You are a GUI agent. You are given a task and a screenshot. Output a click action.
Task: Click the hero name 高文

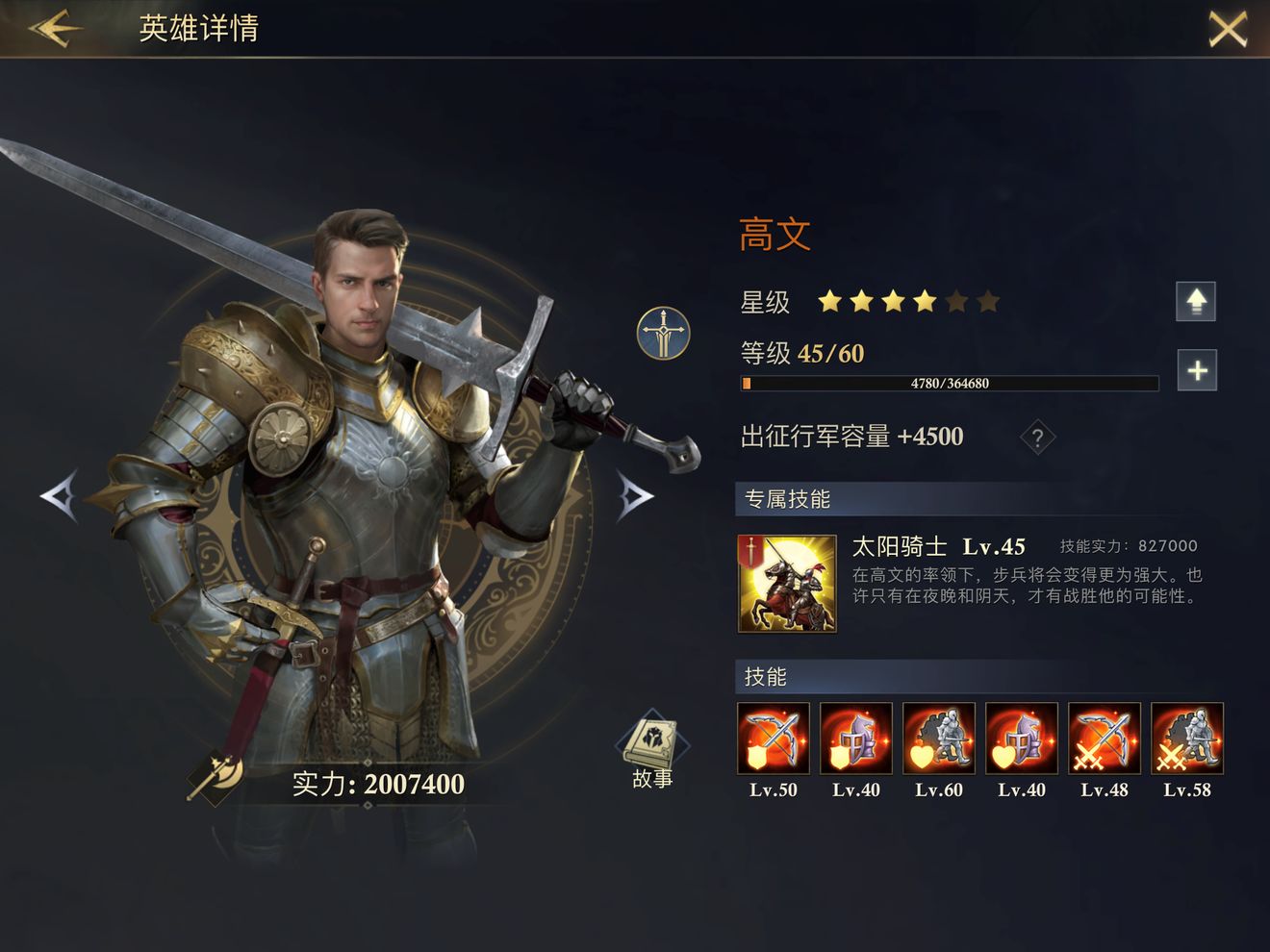tap(775, 233)
